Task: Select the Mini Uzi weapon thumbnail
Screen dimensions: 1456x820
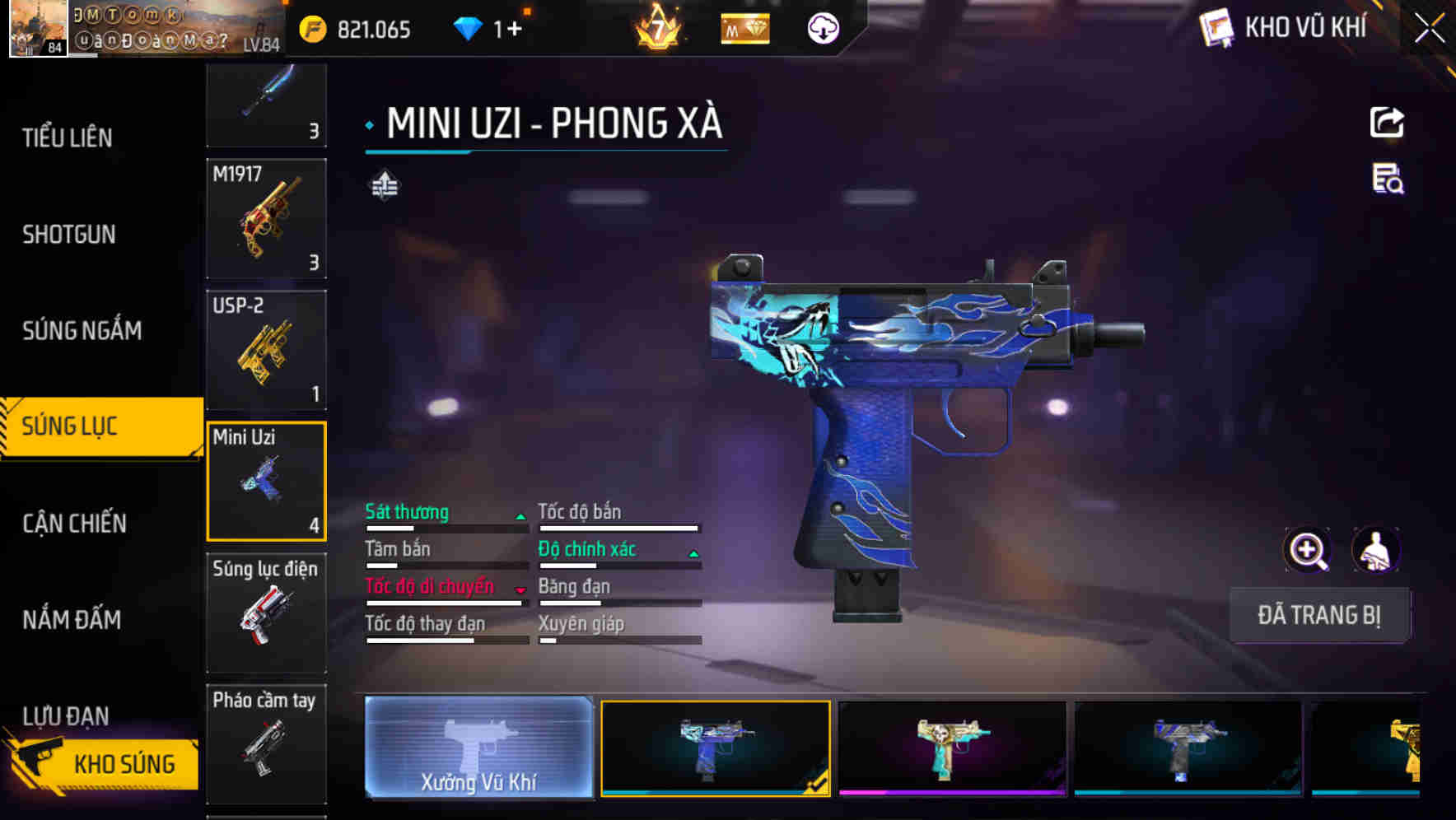Action: point(266,480)
